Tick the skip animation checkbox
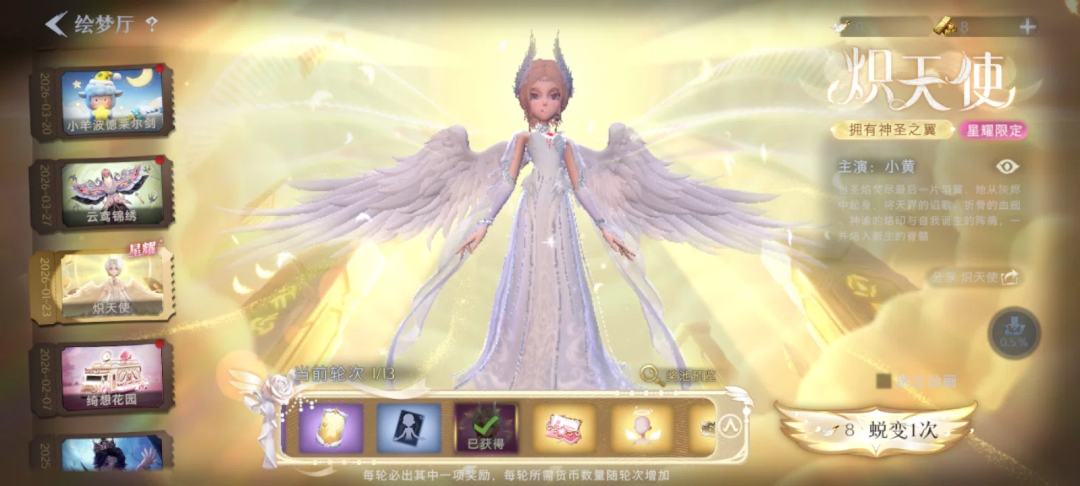The height and width of the screenshot is (486, 1080). click(x=884, y=380)
